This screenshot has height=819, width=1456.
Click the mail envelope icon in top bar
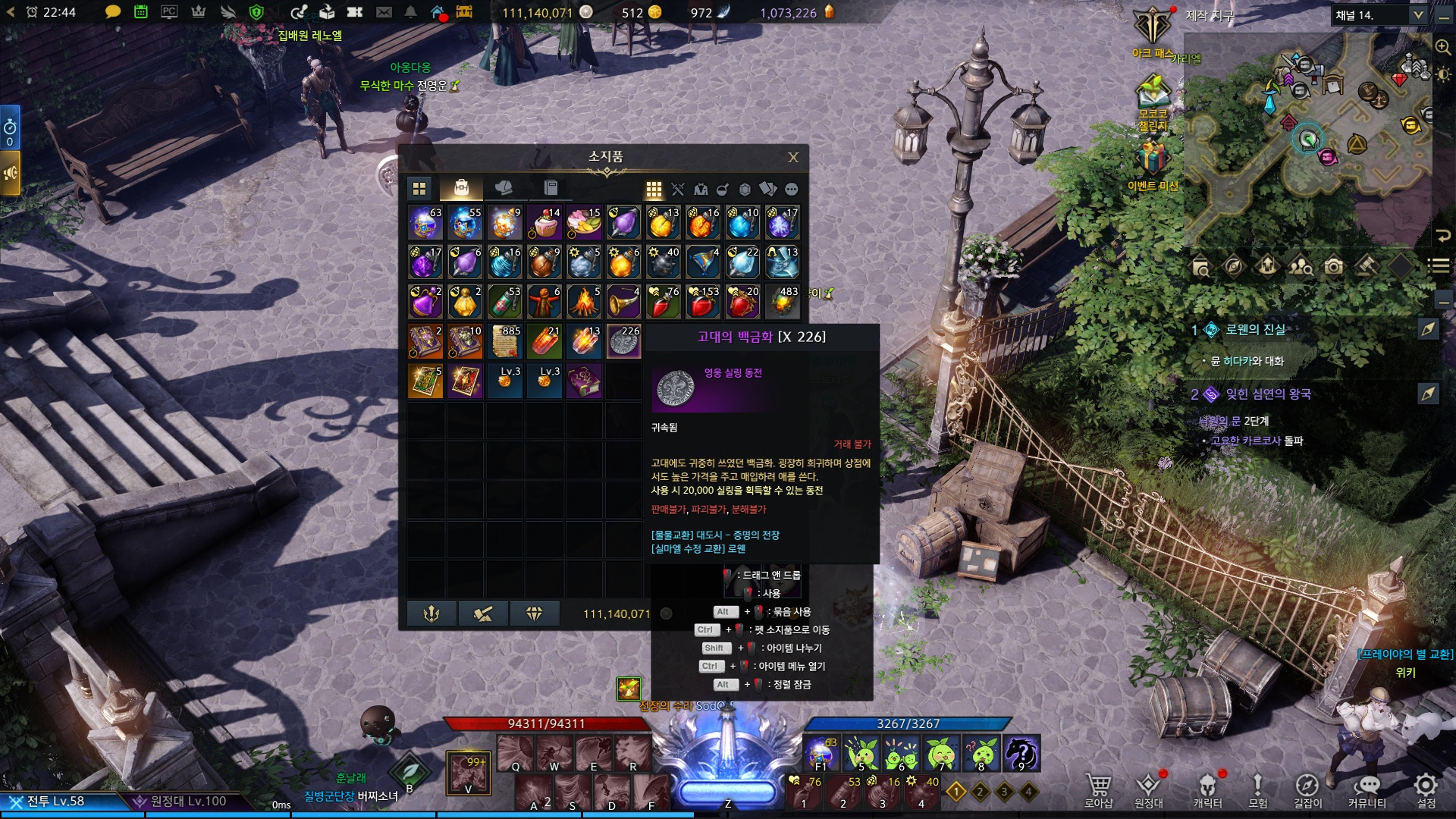pyautogui.click(x=384, y=12)
